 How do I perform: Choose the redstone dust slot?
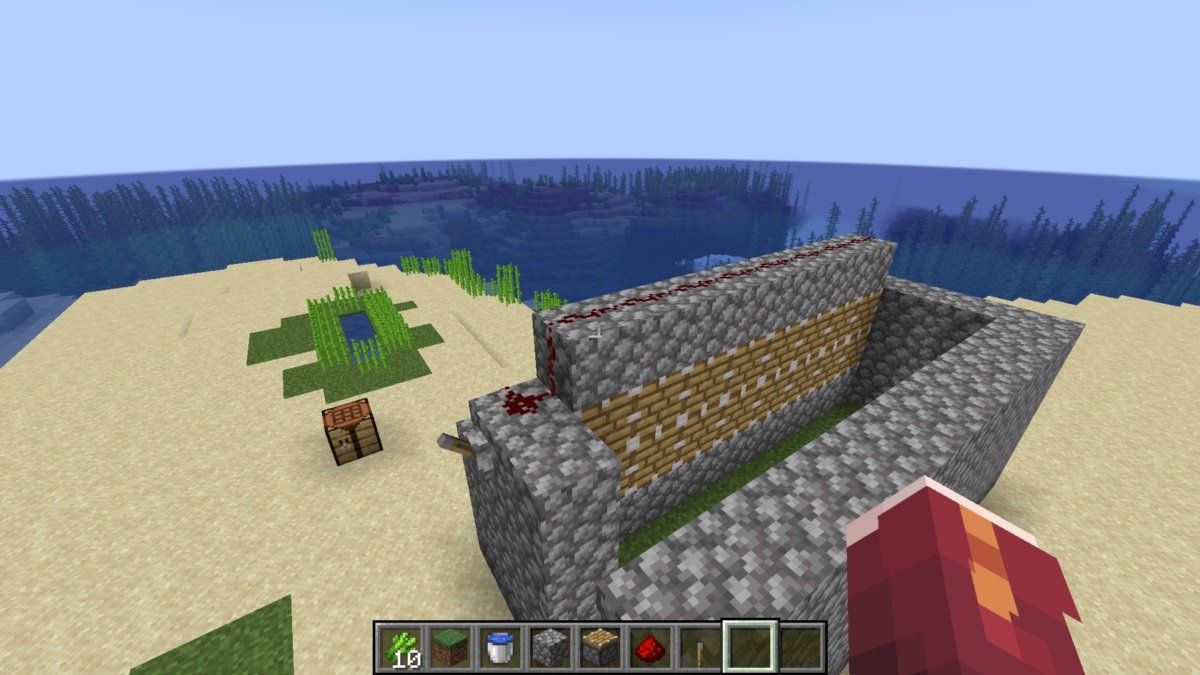point(648,647)
